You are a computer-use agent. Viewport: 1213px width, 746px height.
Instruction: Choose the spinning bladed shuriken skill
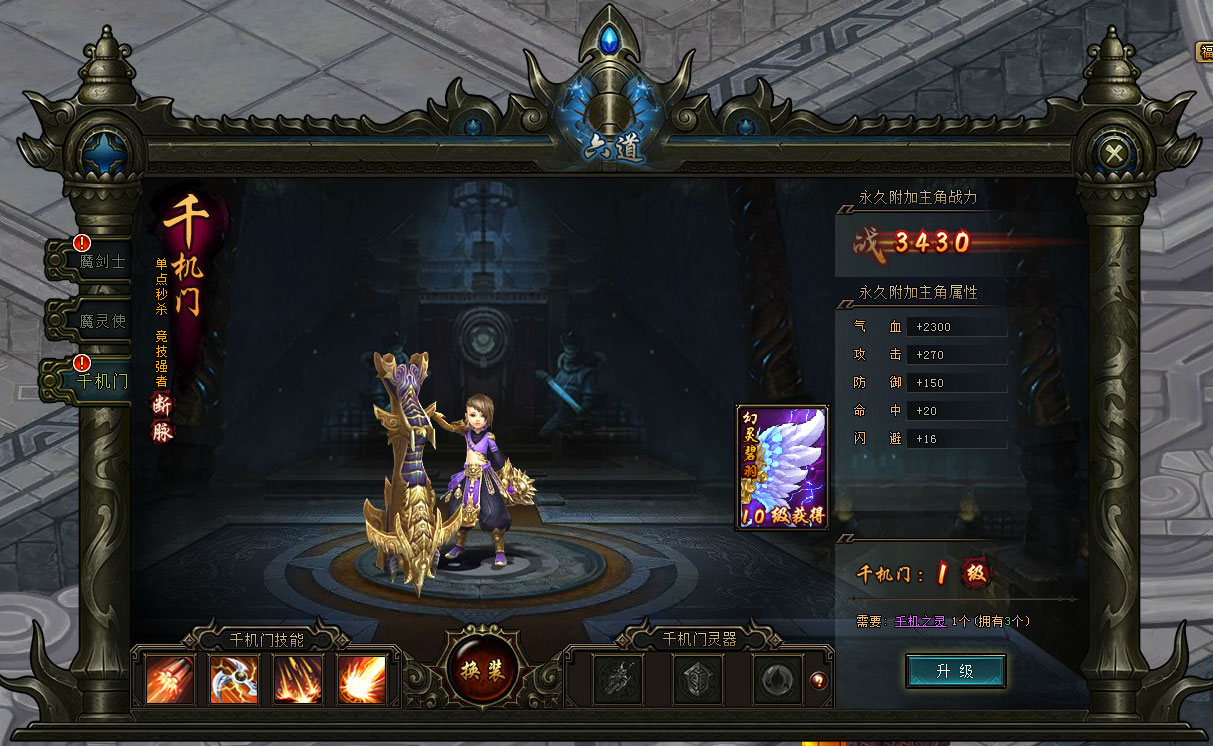tap(234, 679)
